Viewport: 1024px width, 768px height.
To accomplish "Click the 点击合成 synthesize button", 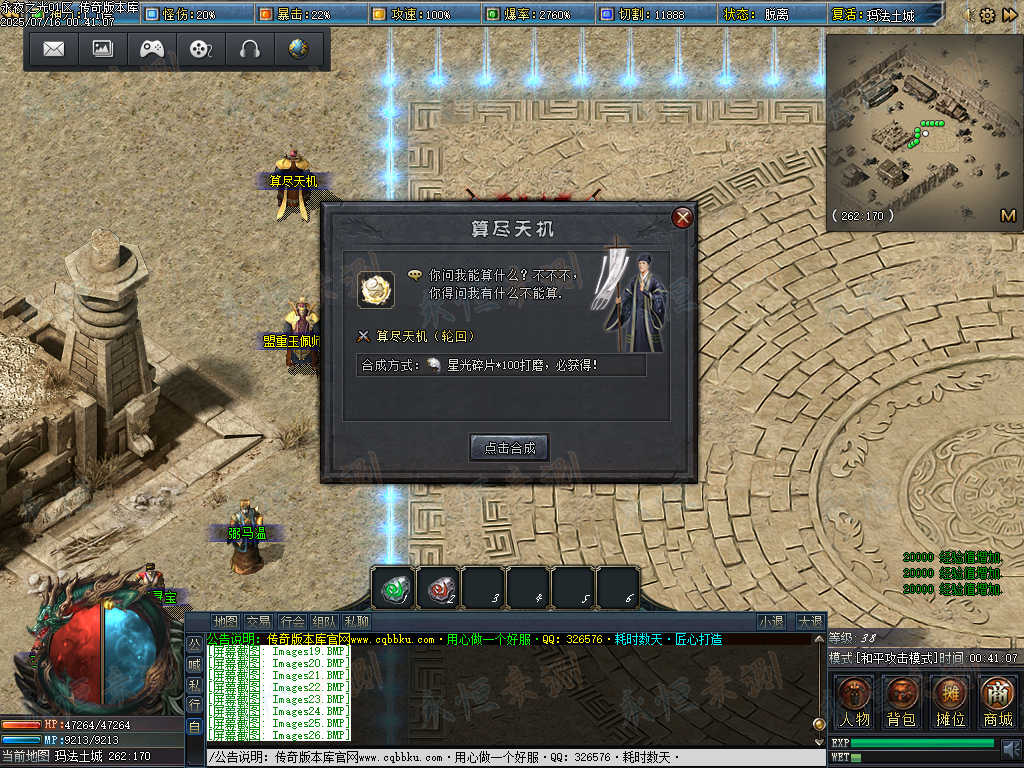I will coord(510,448).
